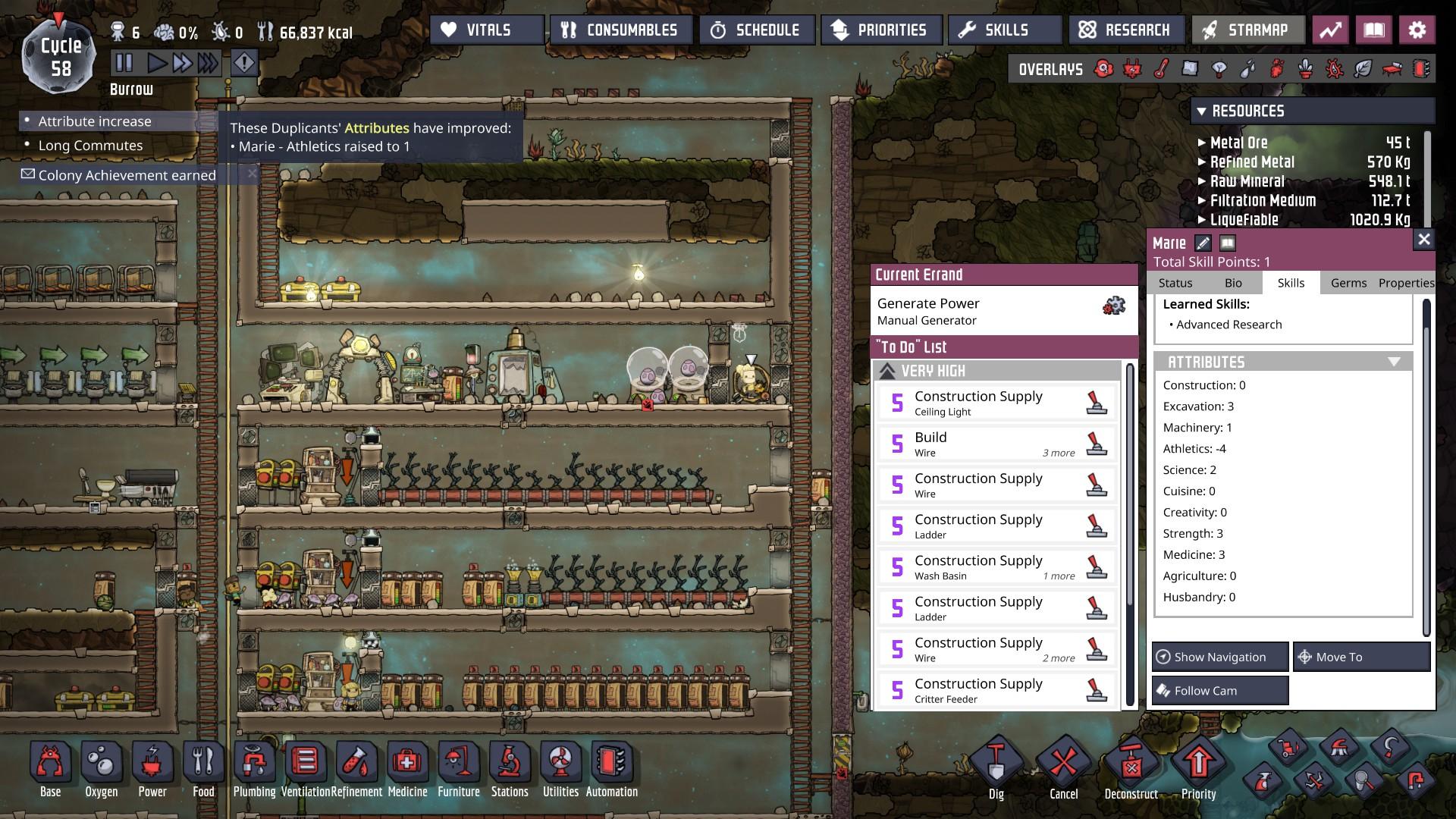1456x819 pixels.
Task: Open the Research screen
Action: 1127,30
